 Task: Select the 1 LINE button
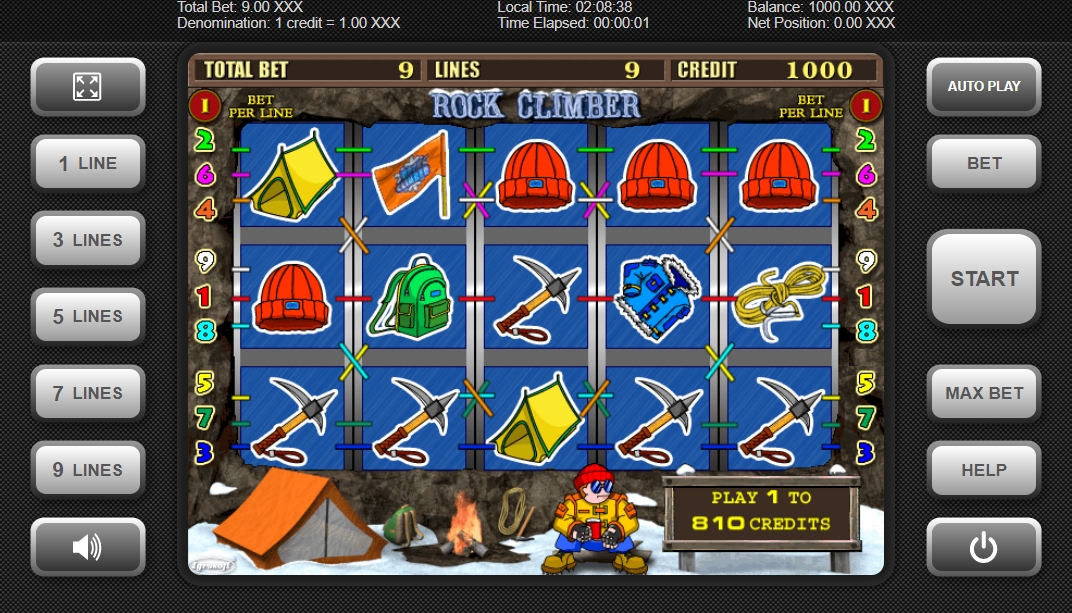point(88,163)
